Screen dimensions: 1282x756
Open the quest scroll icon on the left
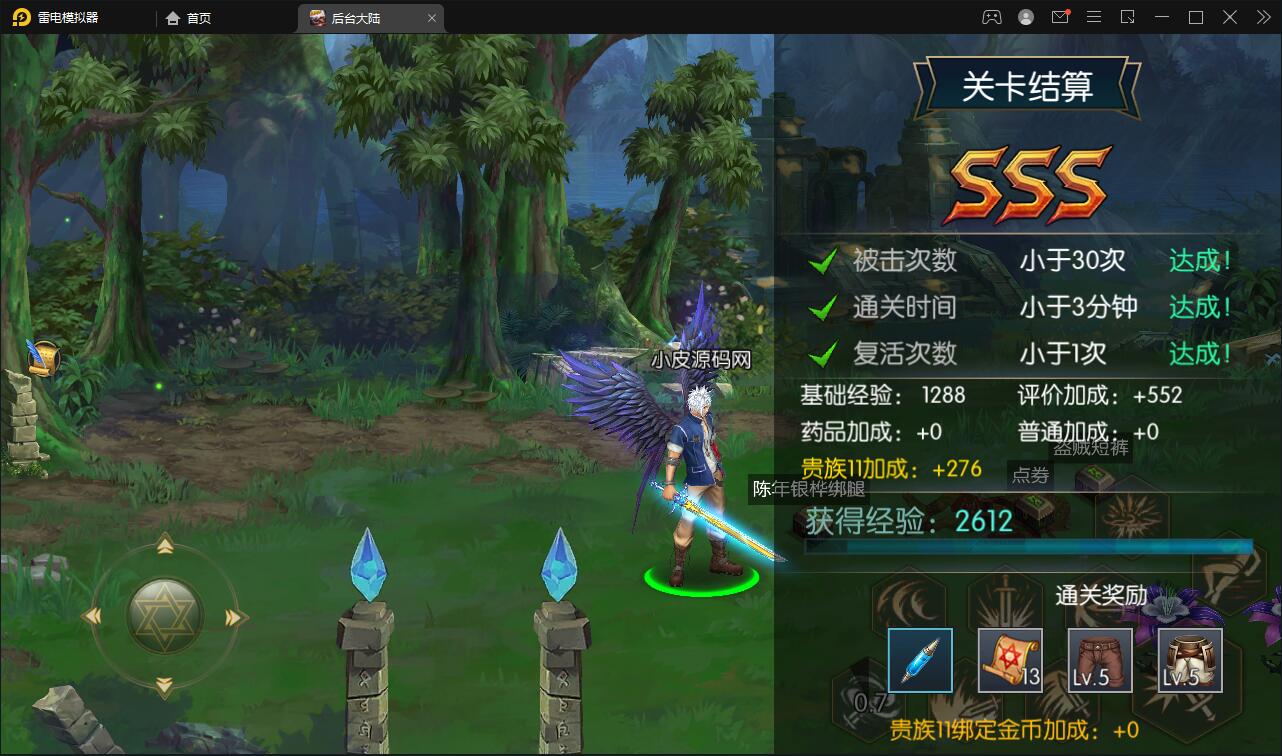pos(42,357)
